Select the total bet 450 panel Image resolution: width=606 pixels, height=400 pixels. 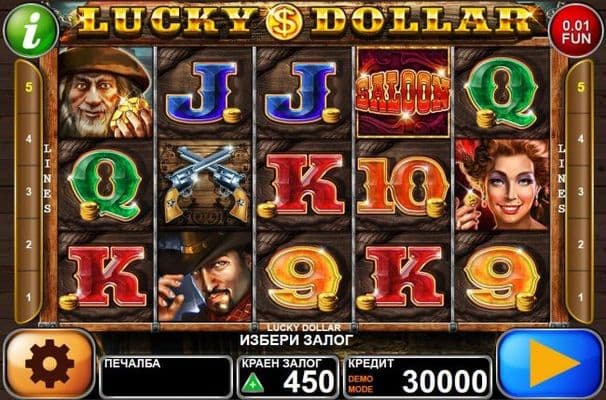[x=288, y=378]
